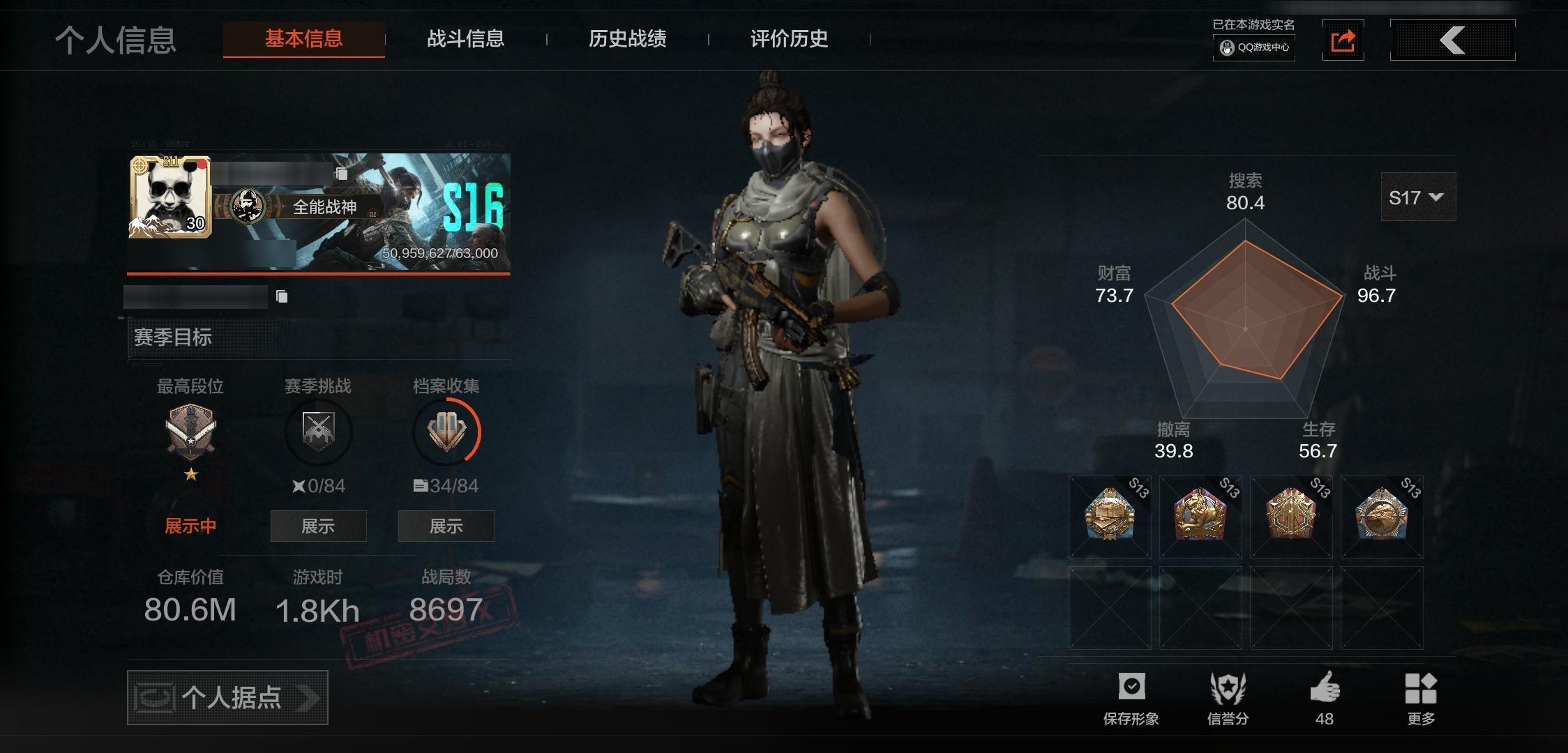This screenshot has width=1568, height=753.
Task: Open the 历史战绩 tab
Action: (627, 39)
